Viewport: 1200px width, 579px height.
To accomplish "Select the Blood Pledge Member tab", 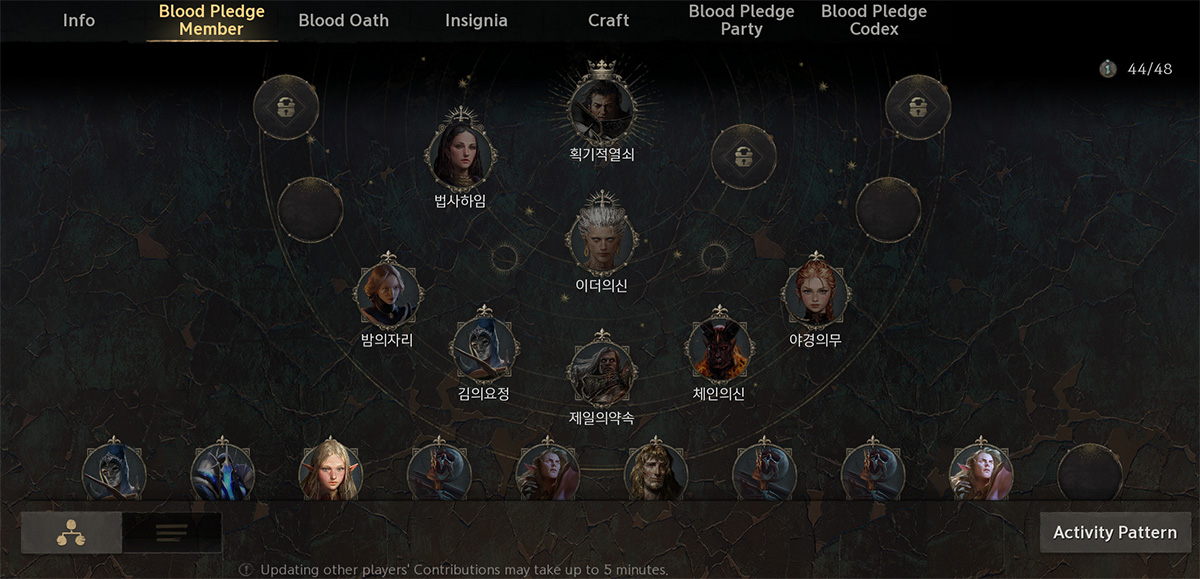I will coord(212,20).
